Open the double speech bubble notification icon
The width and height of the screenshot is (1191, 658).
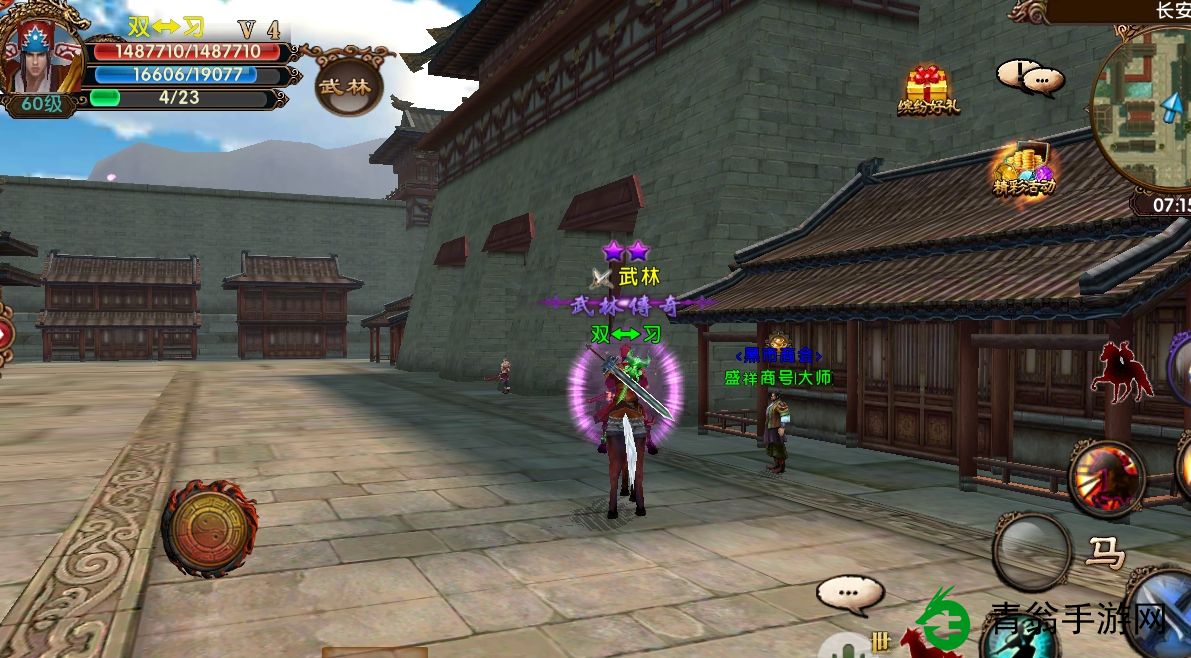[x=1029, y=77]
